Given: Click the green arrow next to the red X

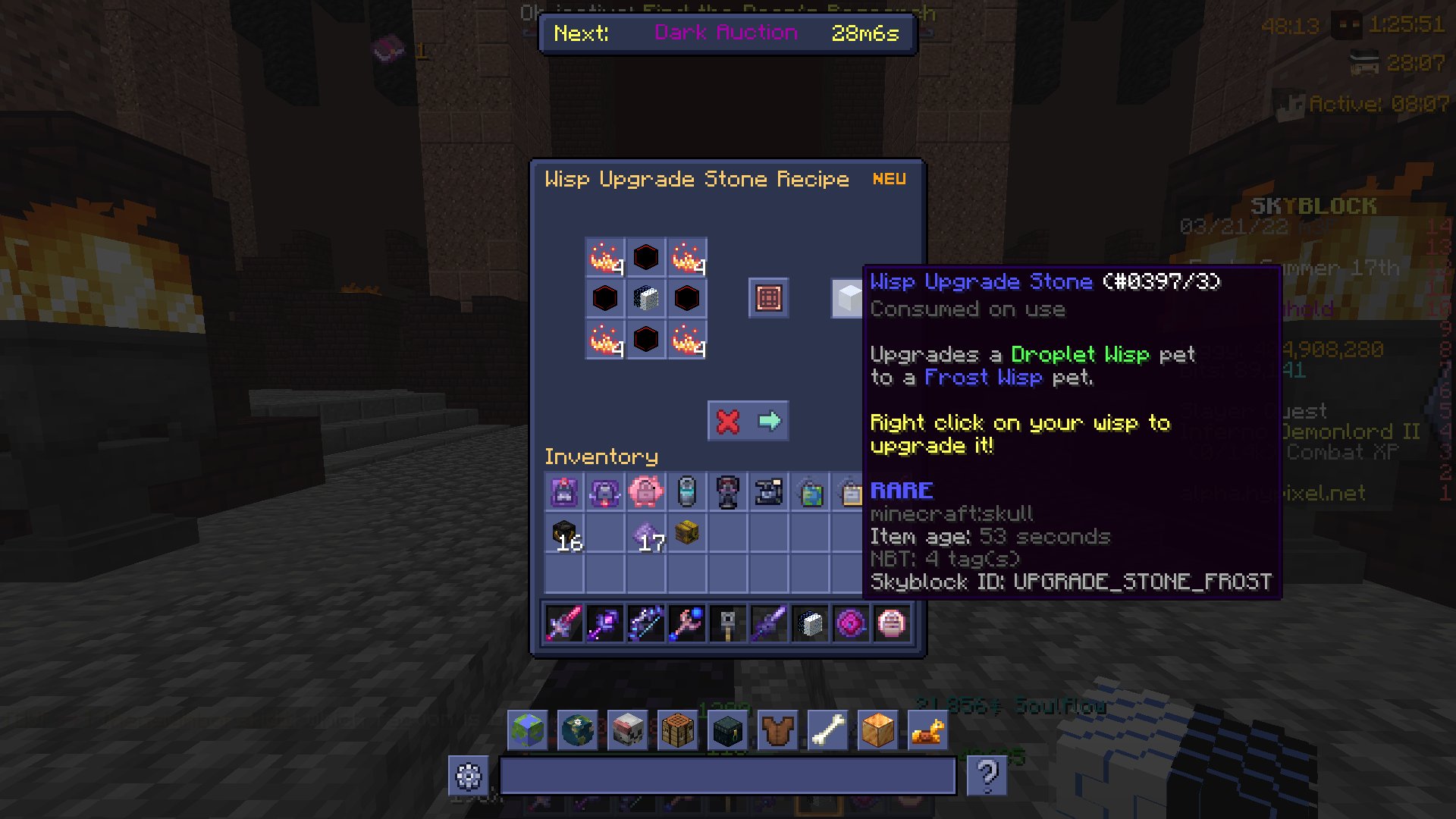Looking at the screenshot, I should (769, 421).
